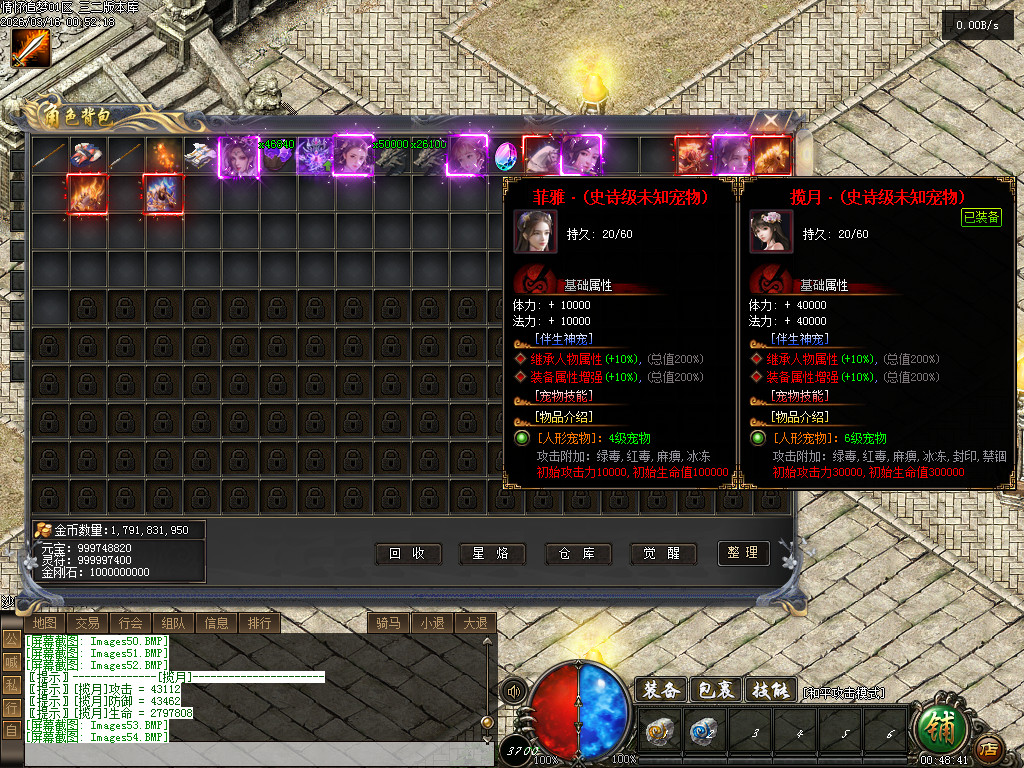
Task: Click the 回收 recycle button
Action: (408, 553)
